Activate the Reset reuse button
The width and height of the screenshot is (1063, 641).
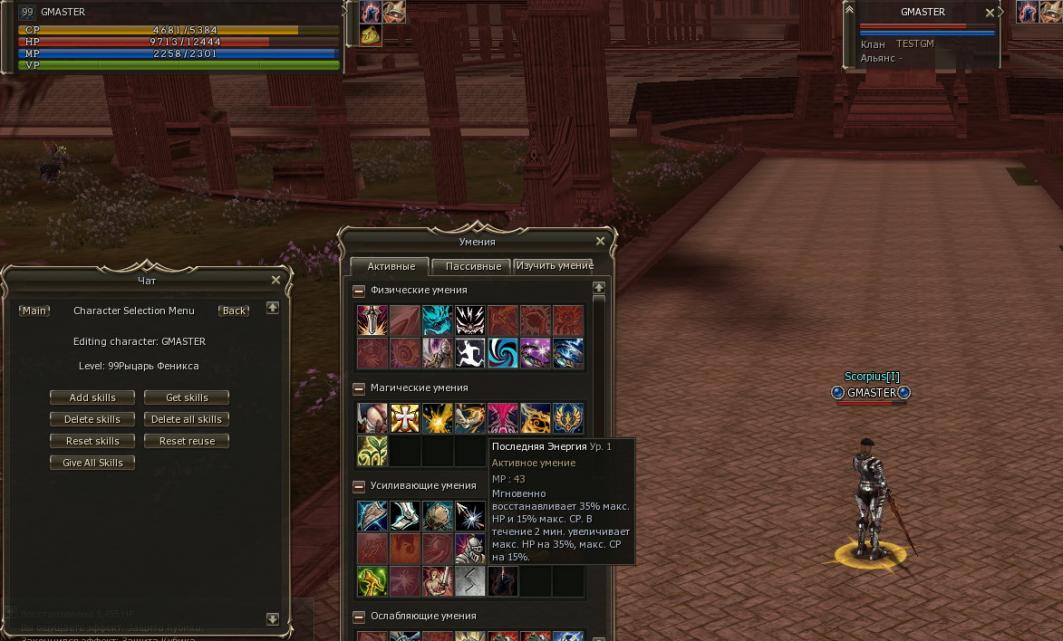[x=187, y=441]
